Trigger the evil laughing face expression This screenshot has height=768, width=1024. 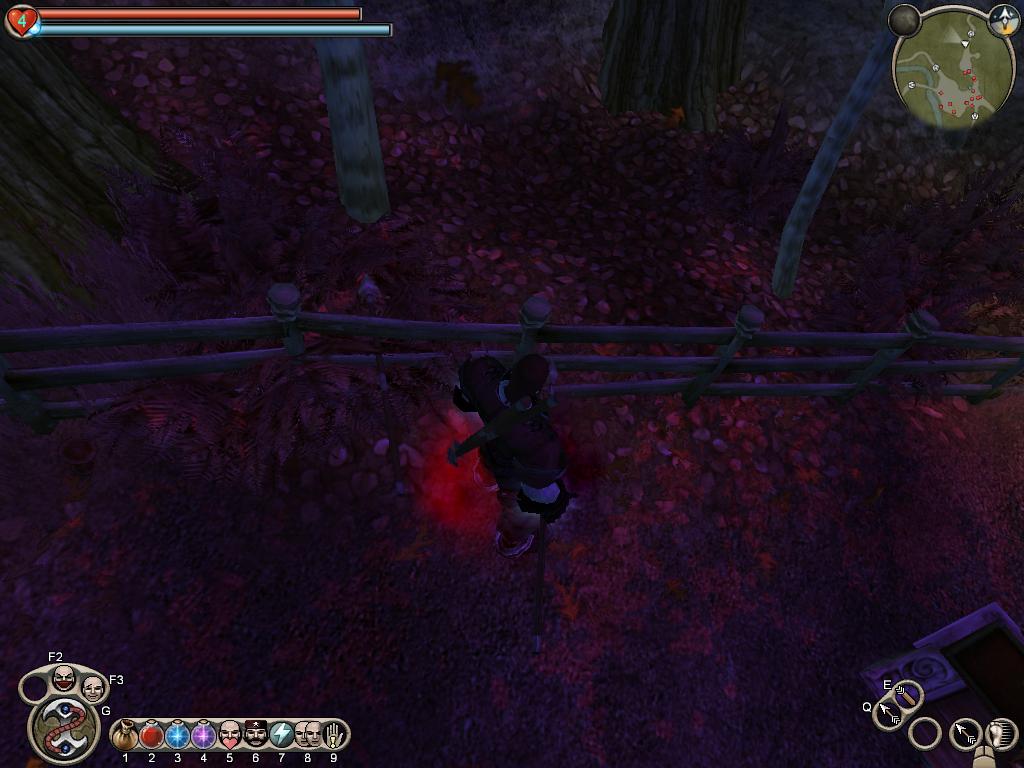pos(63,679)
